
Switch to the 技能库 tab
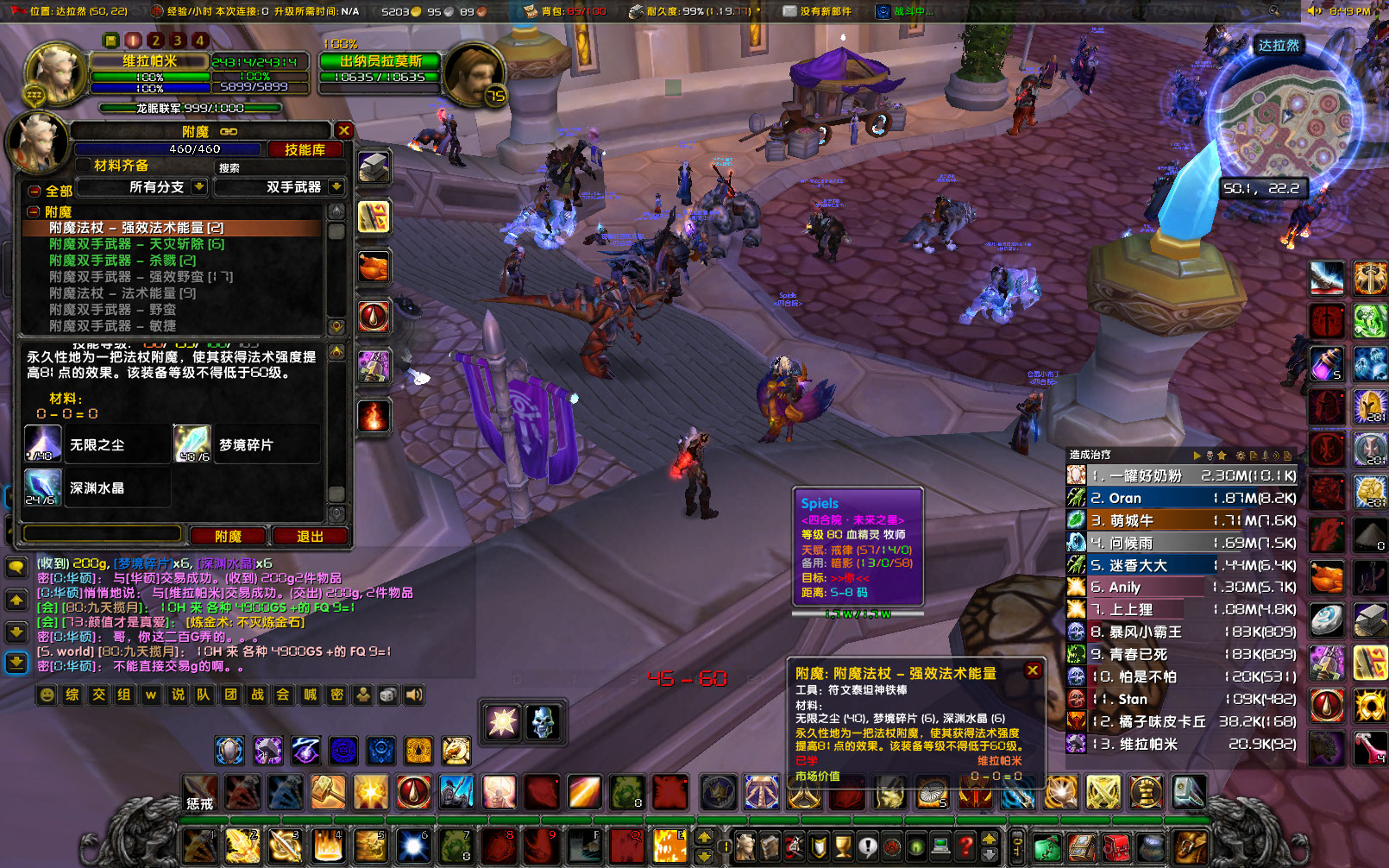[x=306, y=149]
